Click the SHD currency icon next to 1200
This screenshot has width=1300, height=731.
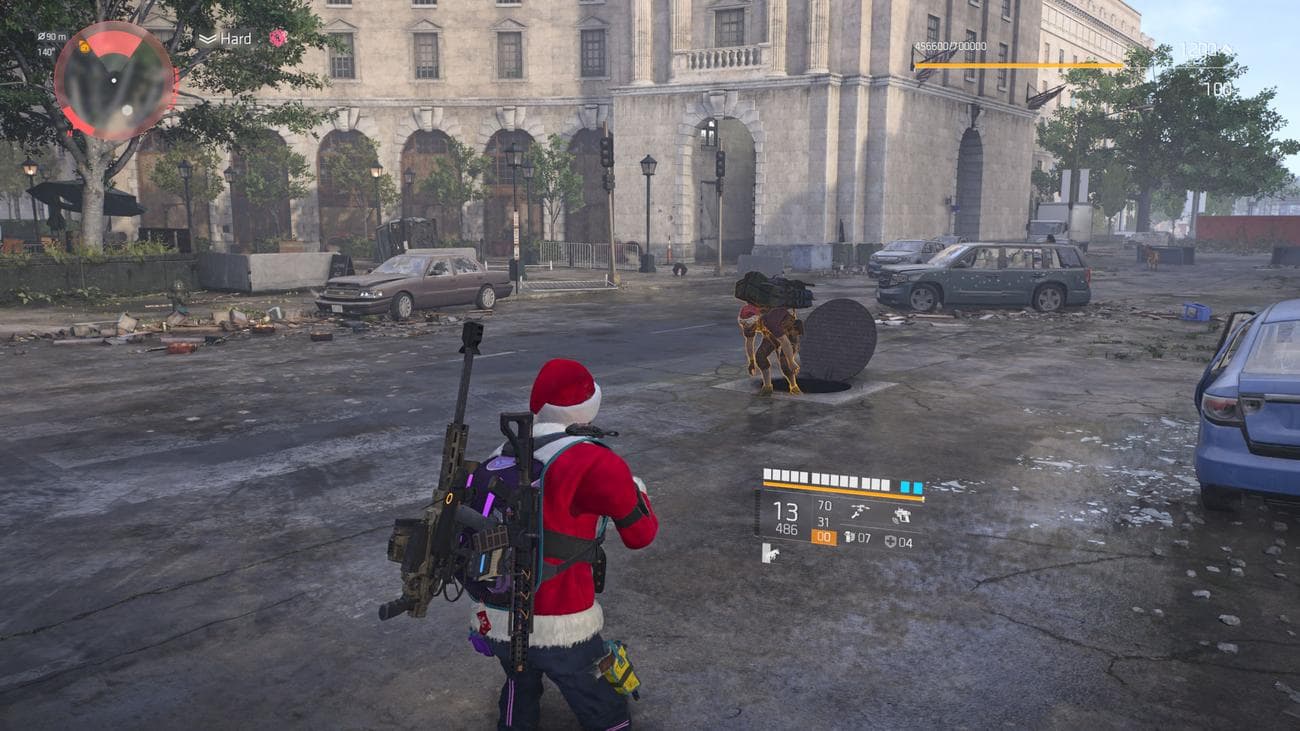(1228, 50)
